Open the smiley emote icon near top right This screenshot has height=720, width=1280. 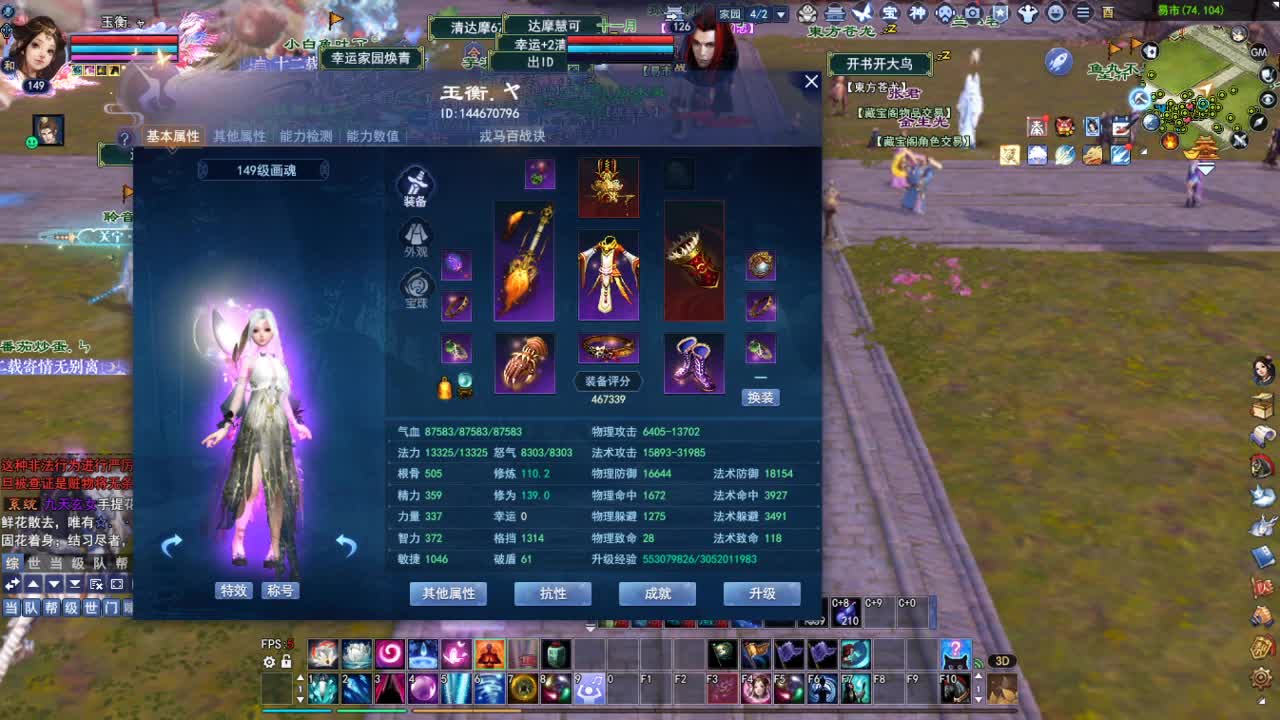coord(1056,12)
